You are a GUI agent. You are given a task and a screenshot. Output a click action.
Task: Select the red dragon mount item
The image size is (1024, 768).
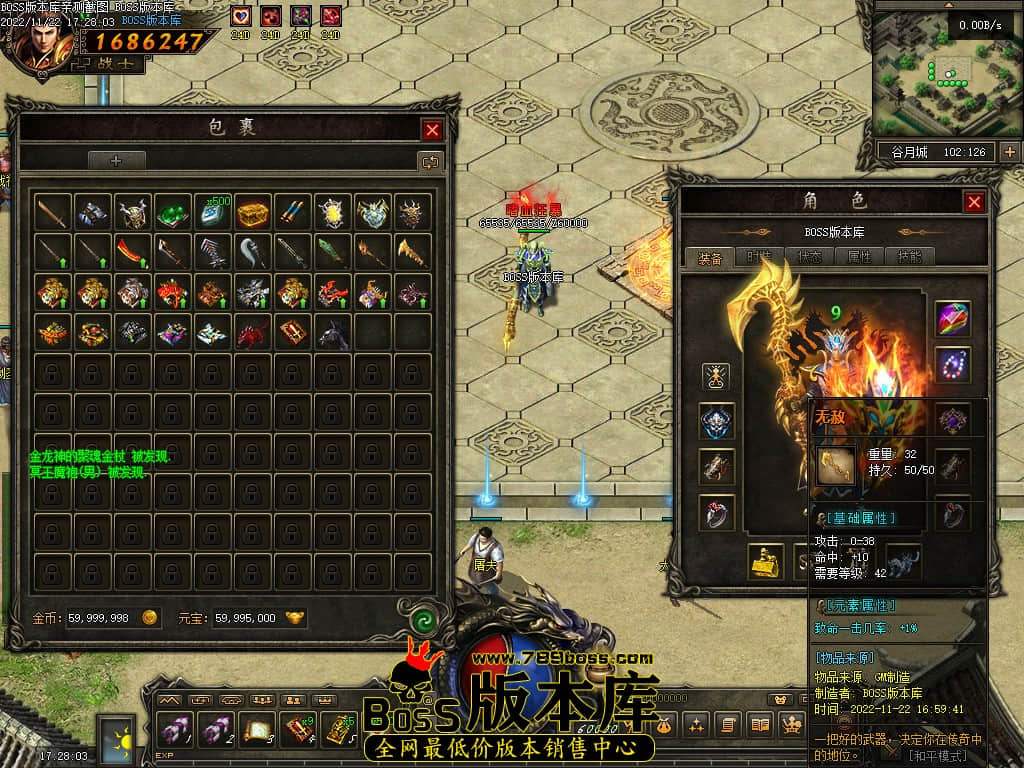point(252,333)
